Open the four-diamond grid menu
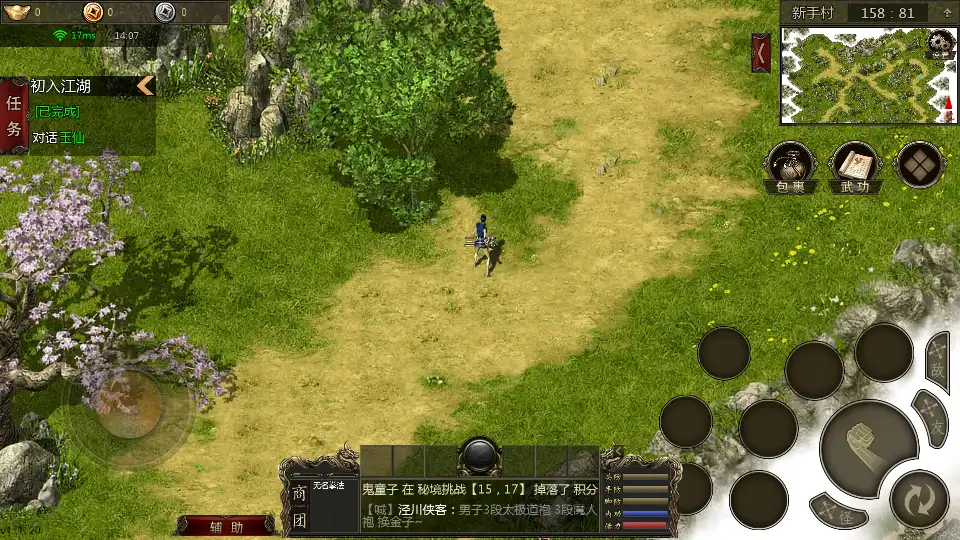960x540 pixels. point(919,164)
